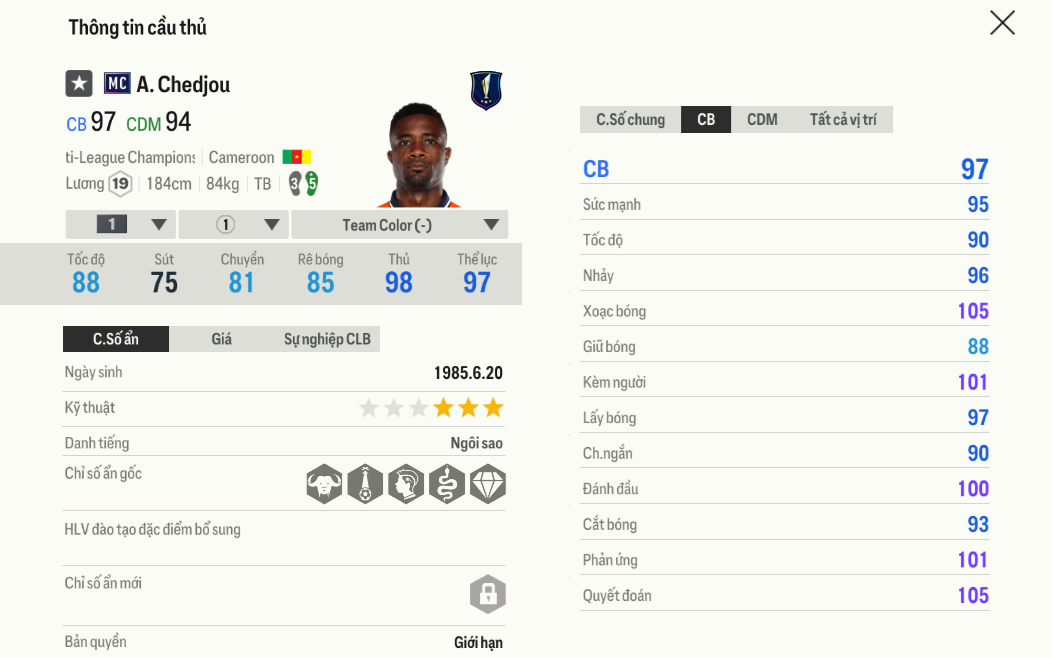Image resolution: width=1052 pixels, height=658 pixels.
Task: Open the upgrade level 1 dropdown
Action: coord(121,225)
